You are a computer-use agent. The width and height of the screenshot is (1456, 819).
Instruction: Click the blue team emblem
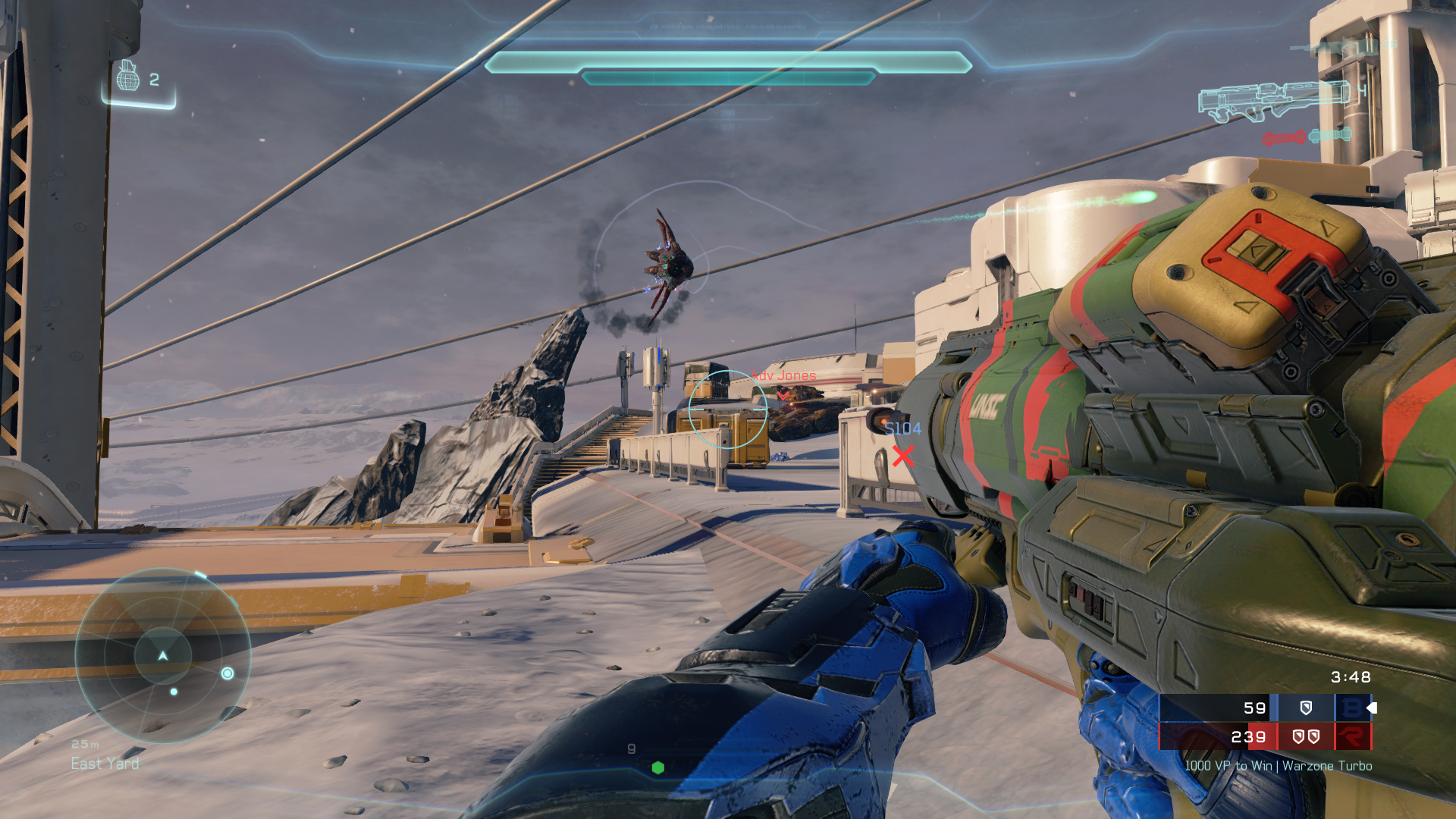coord(1351,708)
